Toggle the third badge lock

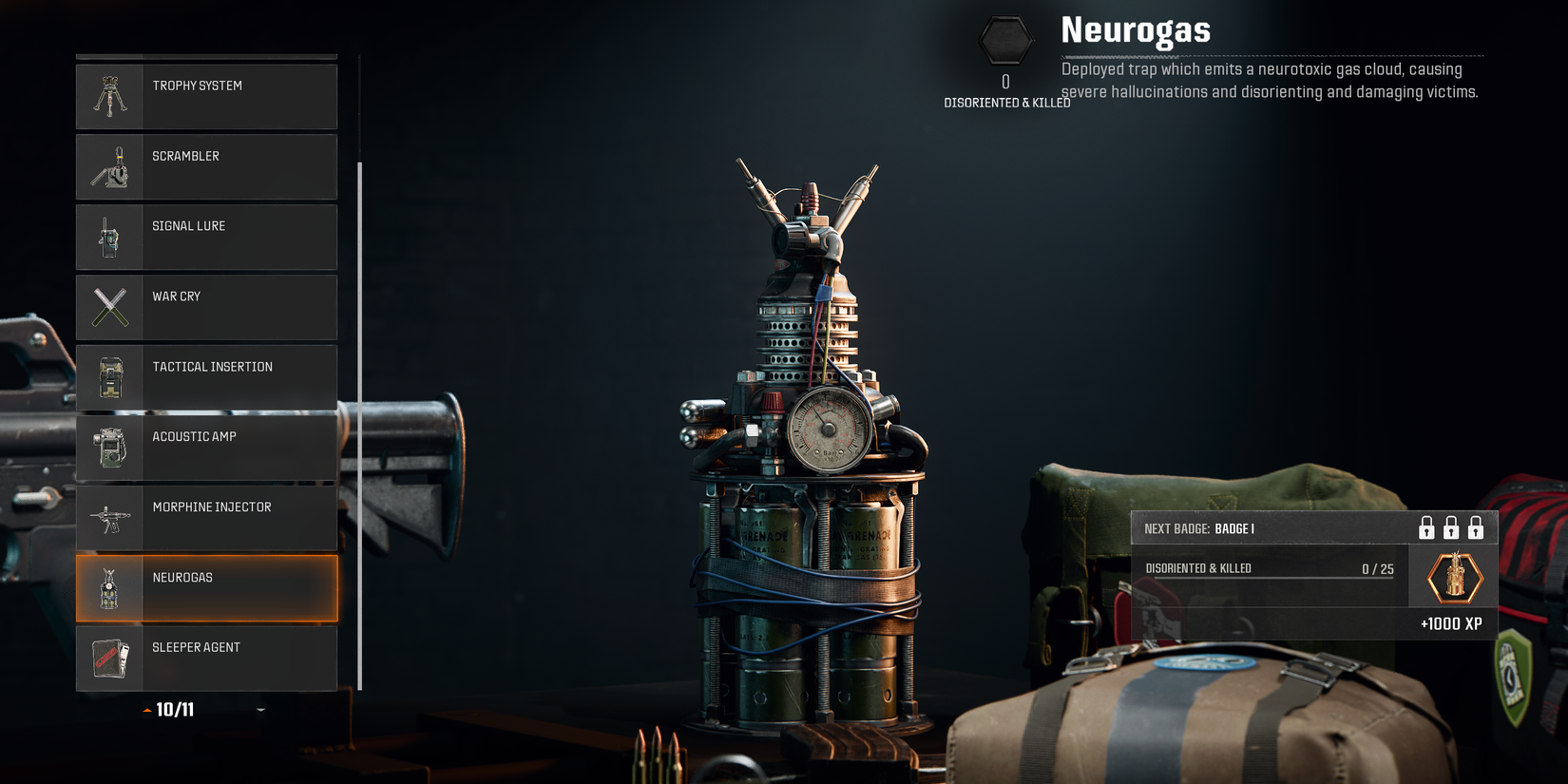pos(1477,528)
